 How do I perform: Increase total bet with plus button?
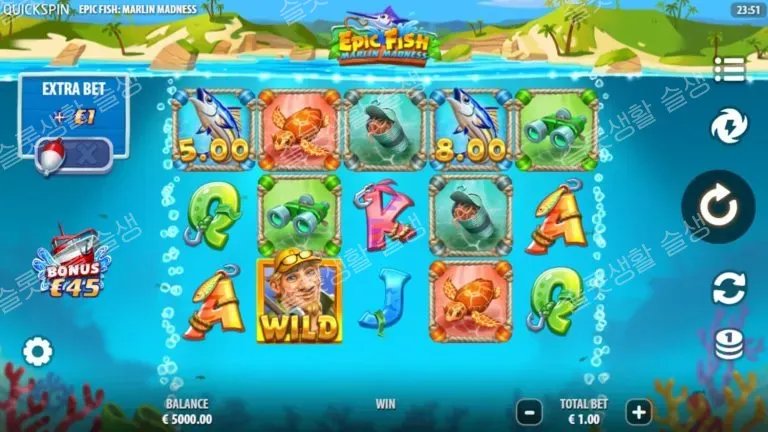[638, 410]
